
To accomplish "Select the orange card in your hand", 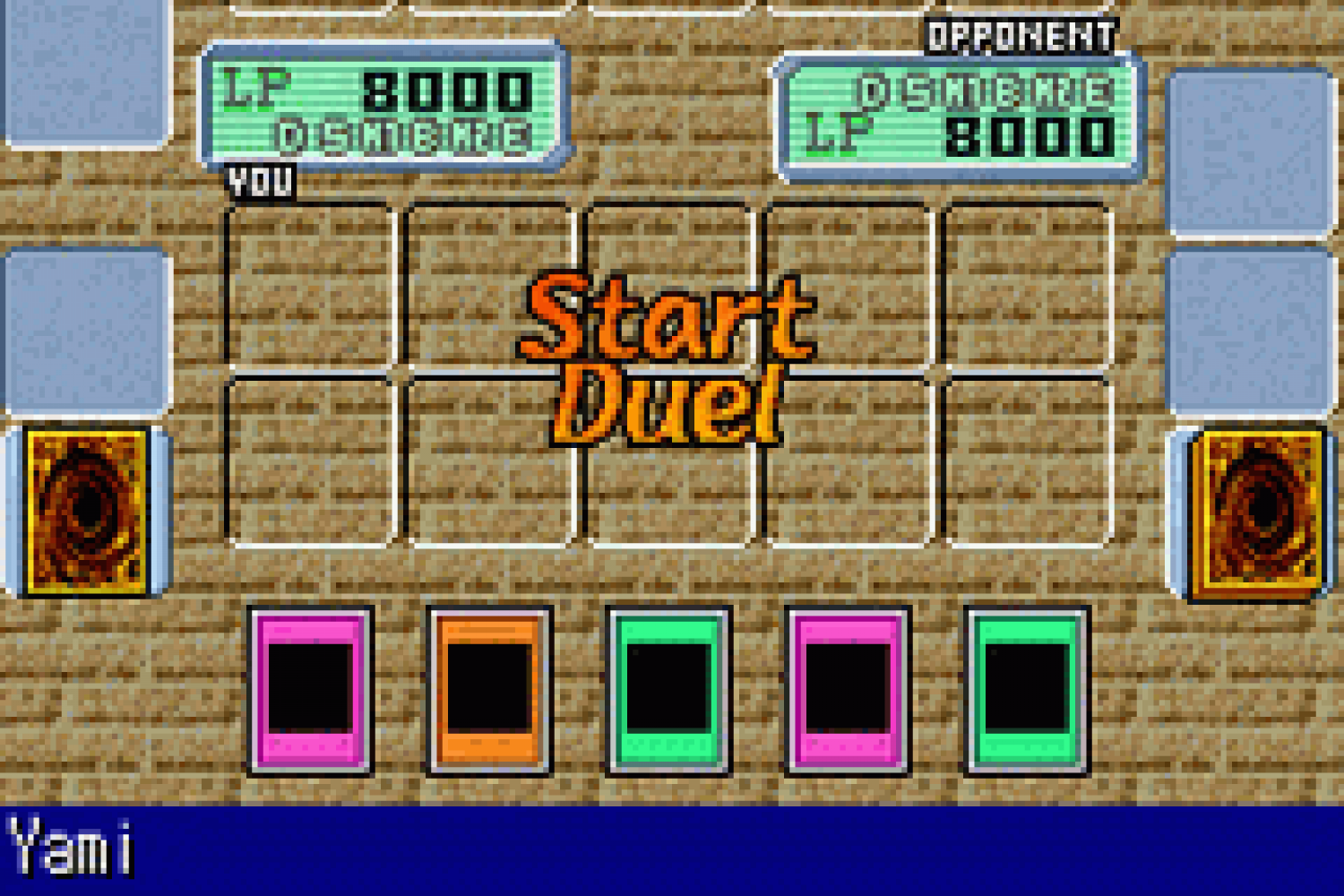I will 489,689.
